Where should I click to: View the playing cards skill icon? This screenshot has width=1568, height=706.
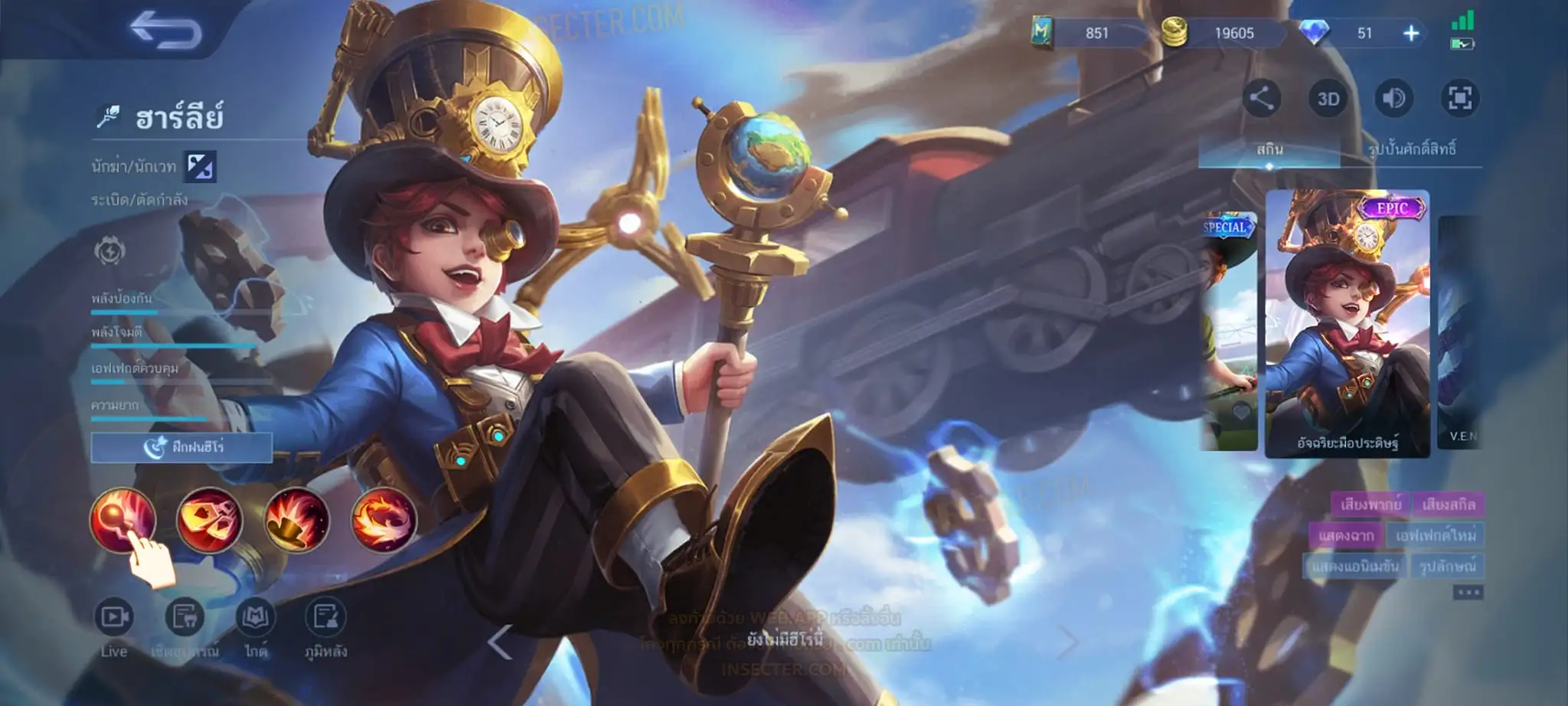(209, 519)
